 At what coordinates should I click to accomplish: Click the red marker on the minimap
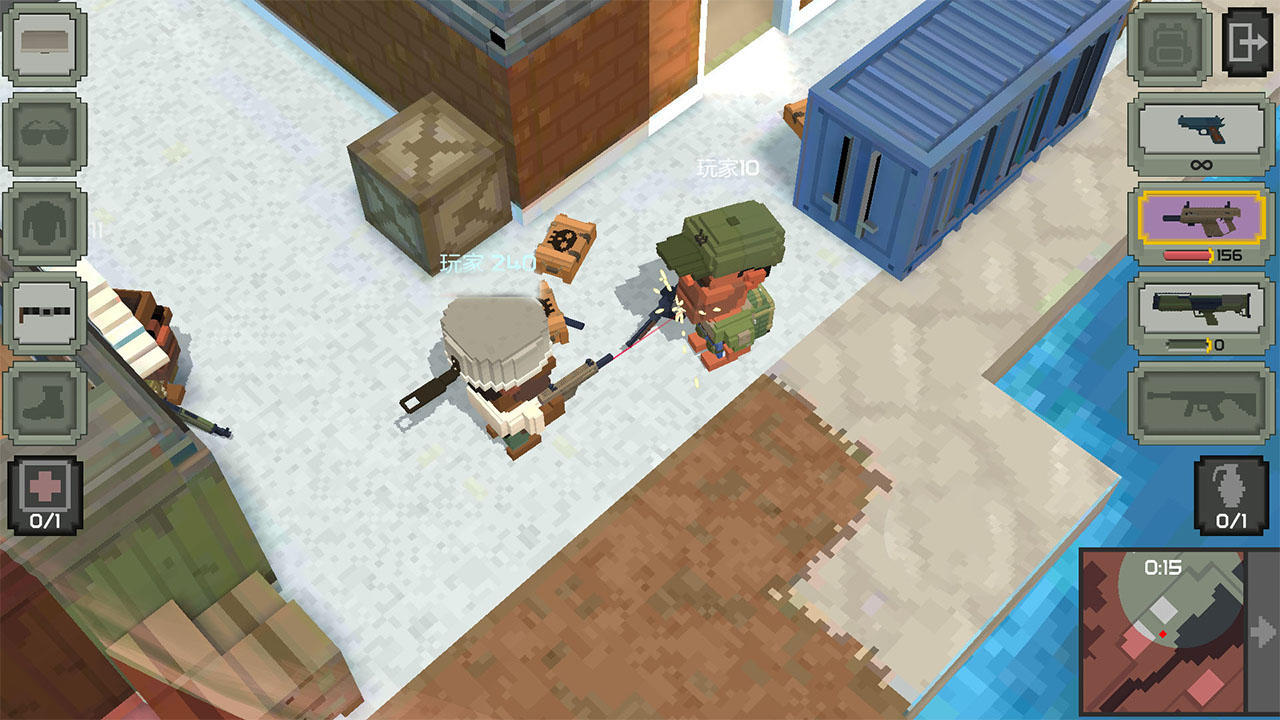pyautogui.click(x=1162, y=632)
